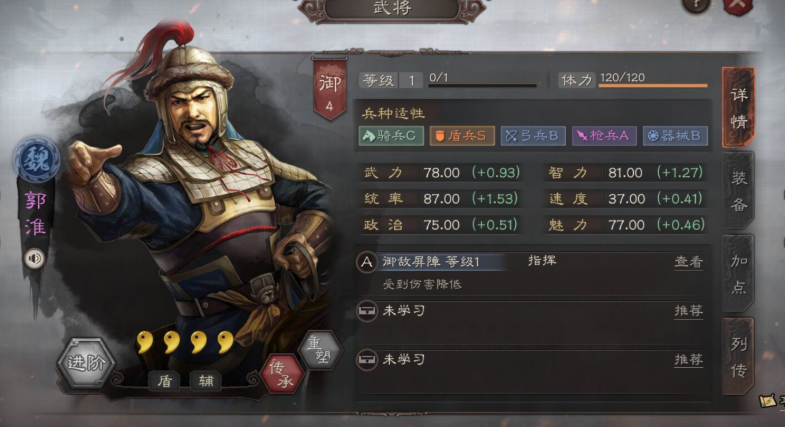The height and width of the screenshot is (427, 785).
Task: Choose the 器械B troop type chip
Action: (x=676, y=135)
